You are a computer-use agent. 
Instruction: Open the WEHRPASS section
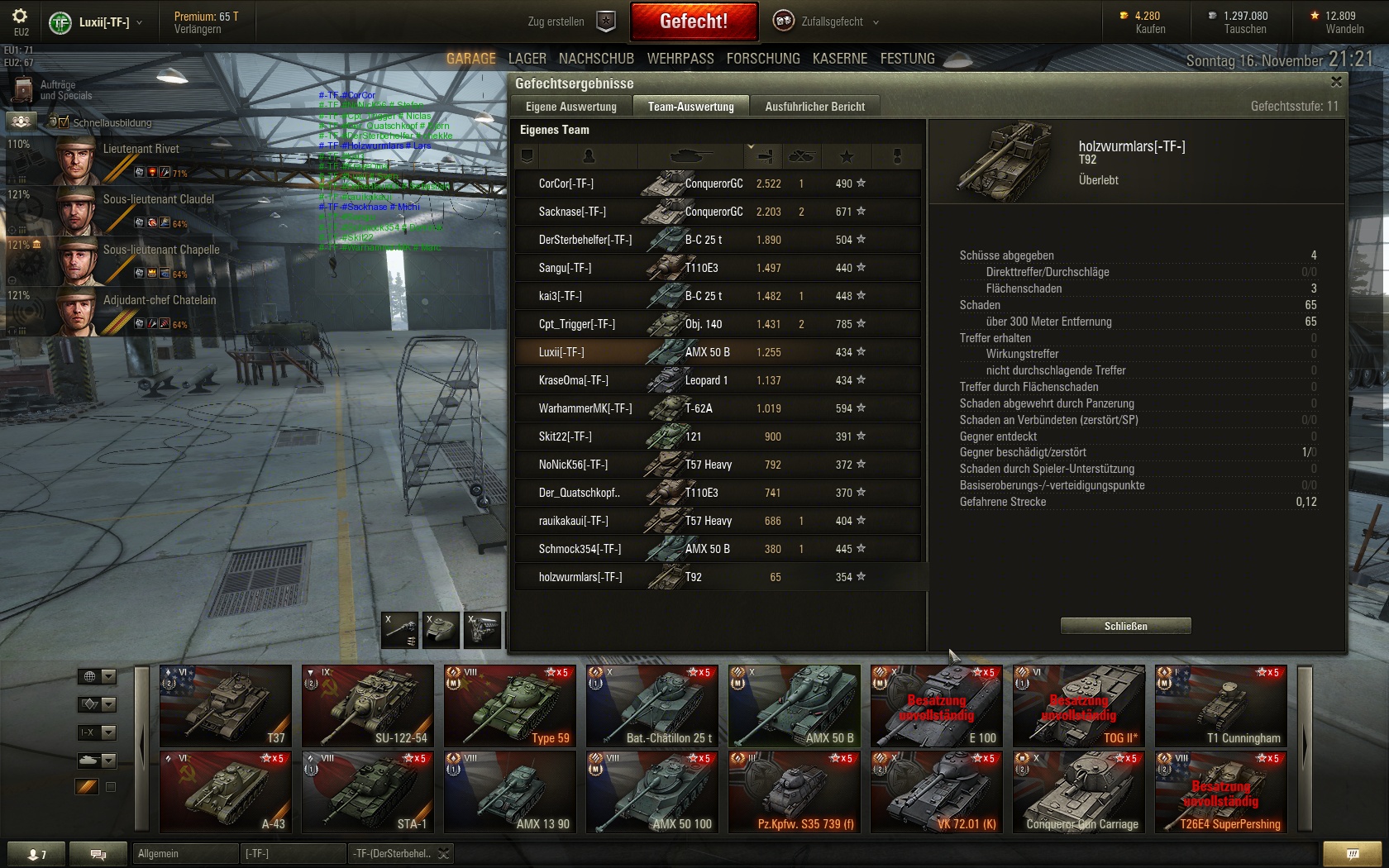coord(680,59)
